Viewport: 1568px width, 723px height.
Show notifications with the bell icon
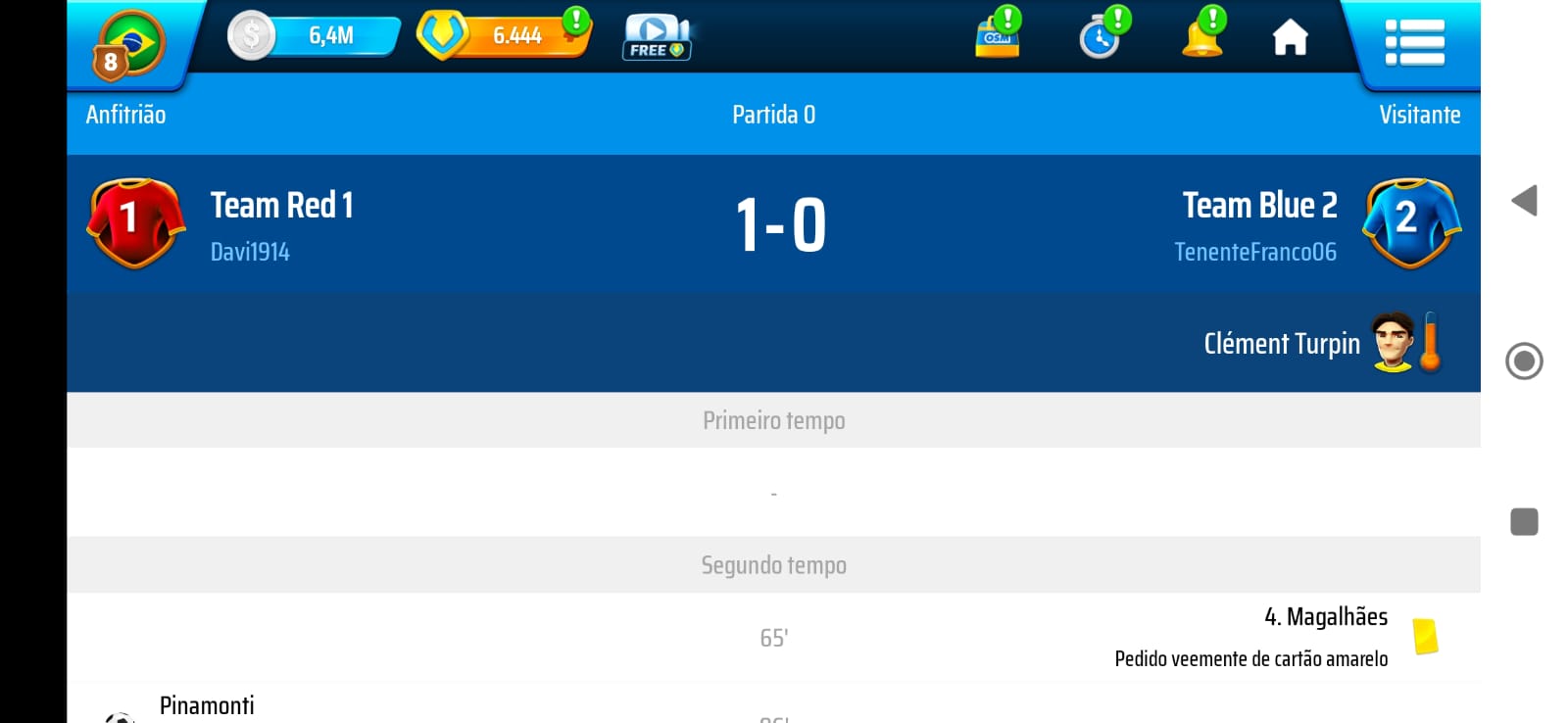[1202, 36]
